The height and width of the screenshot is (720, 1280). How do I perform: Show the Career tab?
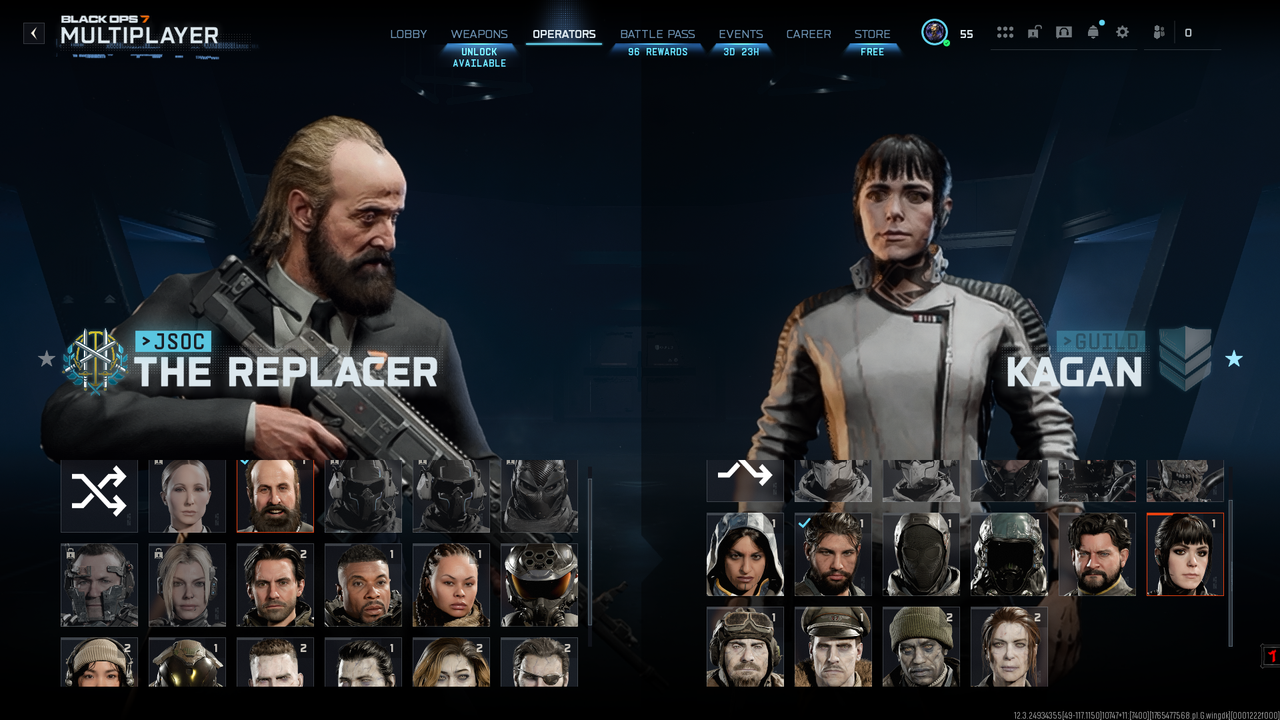coord(808,34)
